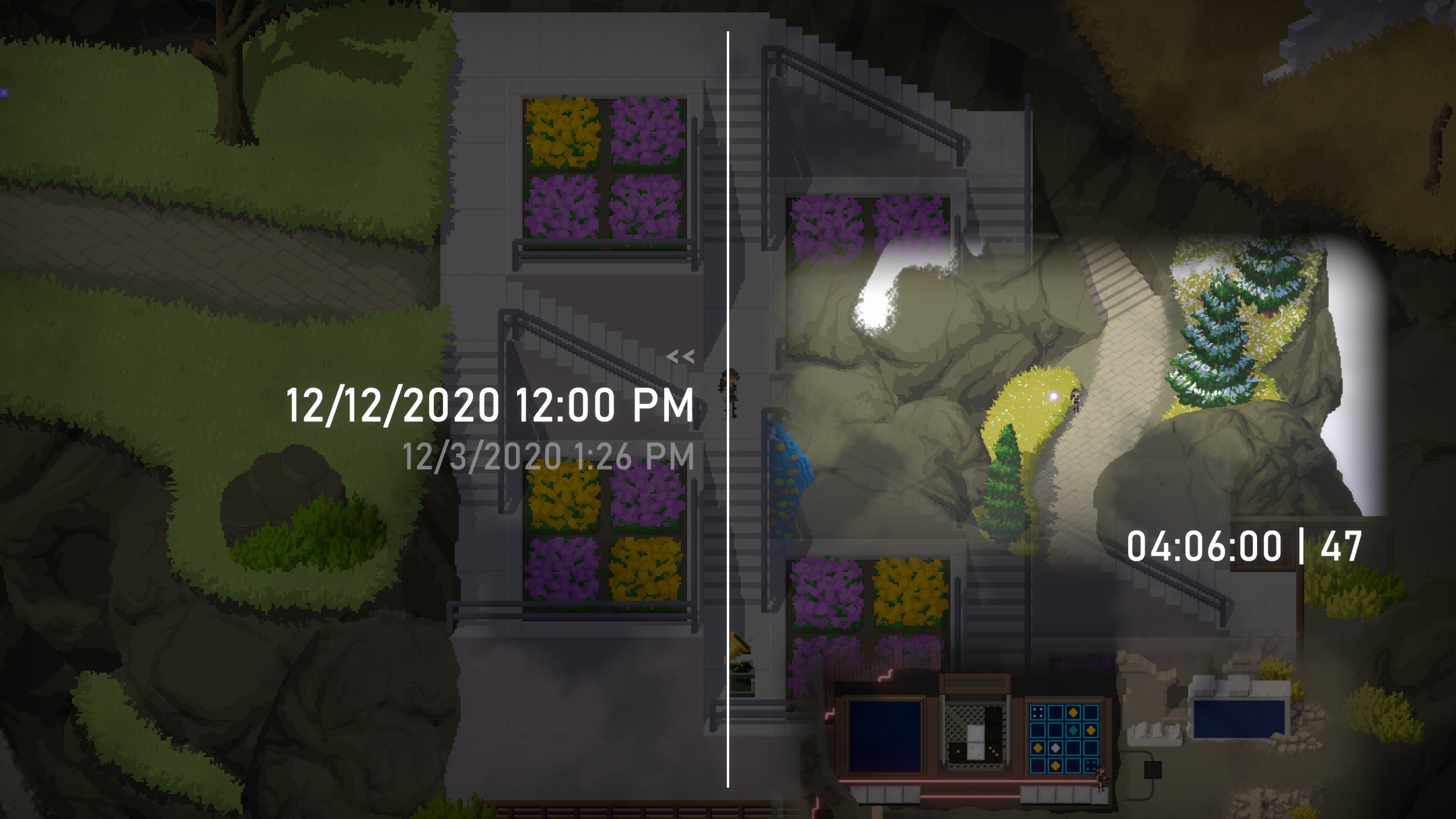The image size is (1456, 819).
Task: Click the double left arrow rewind indicator
Action: 680,357
